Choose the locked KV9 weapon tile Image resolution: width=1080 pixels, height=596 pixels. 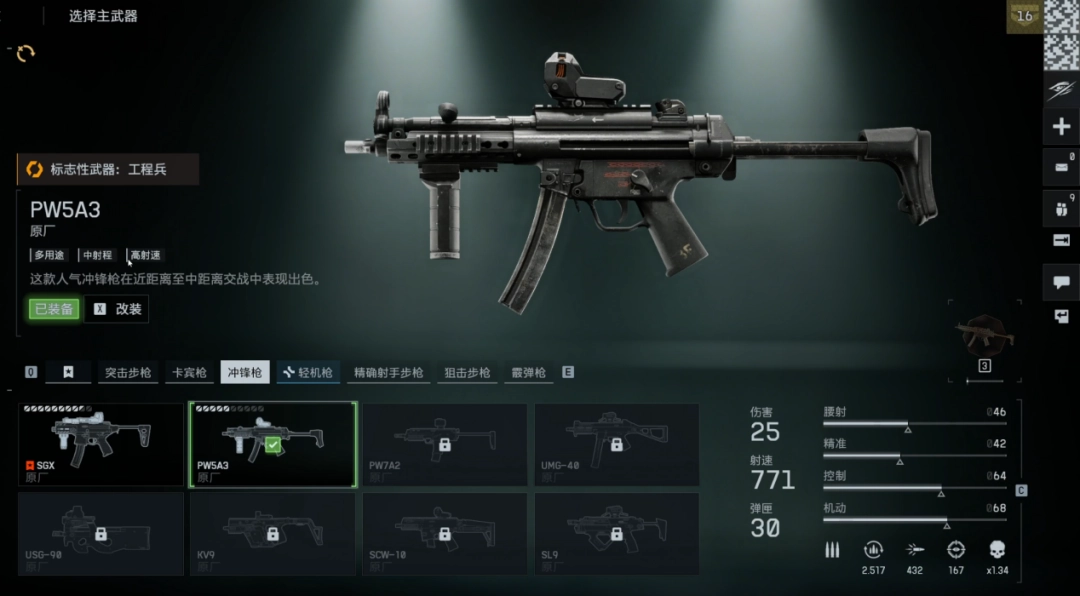[x=272, y=533]
